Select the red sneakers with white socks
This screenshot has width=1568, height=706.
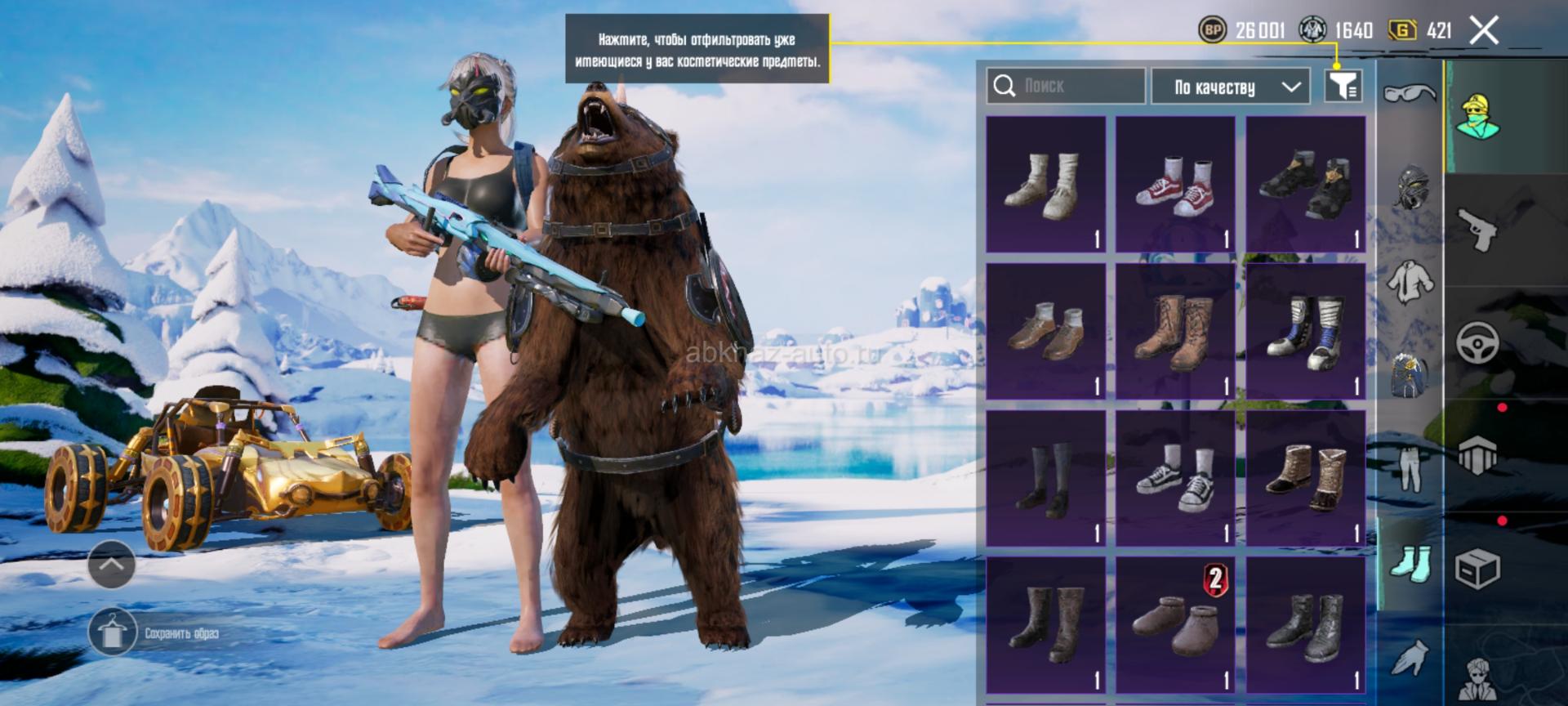(1175, 184)
